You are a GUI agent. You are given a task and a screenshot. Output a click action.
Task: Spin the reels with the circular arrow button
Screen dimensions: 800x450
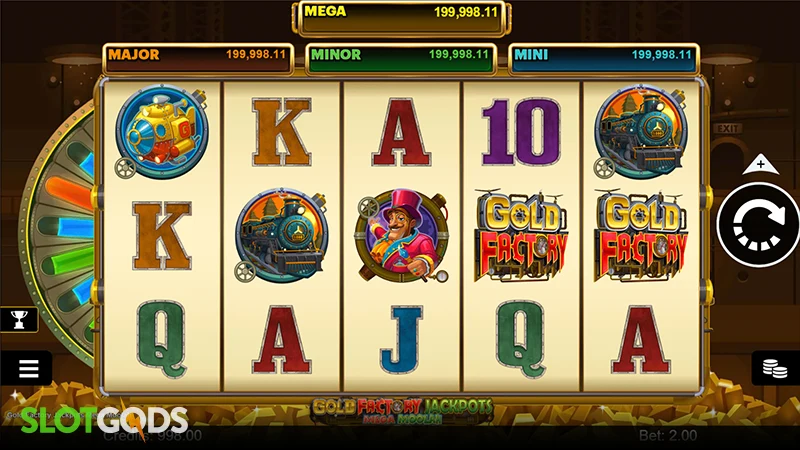pyautogui.click(x=759, y=226)
